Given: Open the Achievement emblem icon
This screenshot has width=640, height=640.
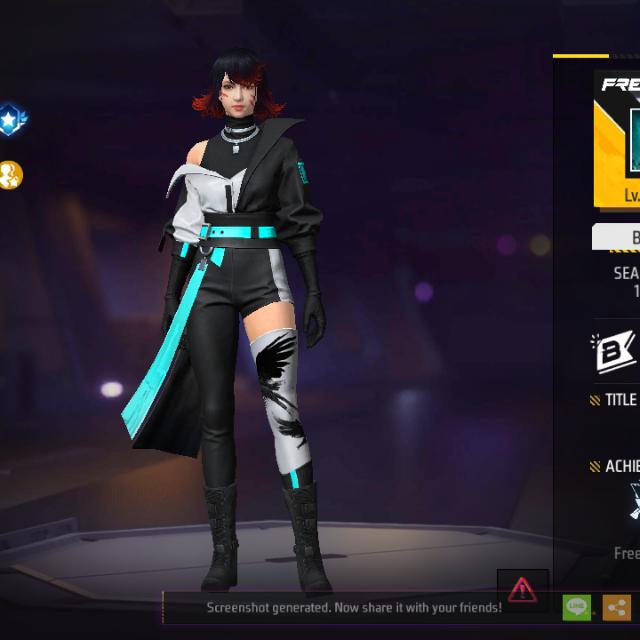Looking at the screenshot, I should pyautogui.click(x=632, y=500).
